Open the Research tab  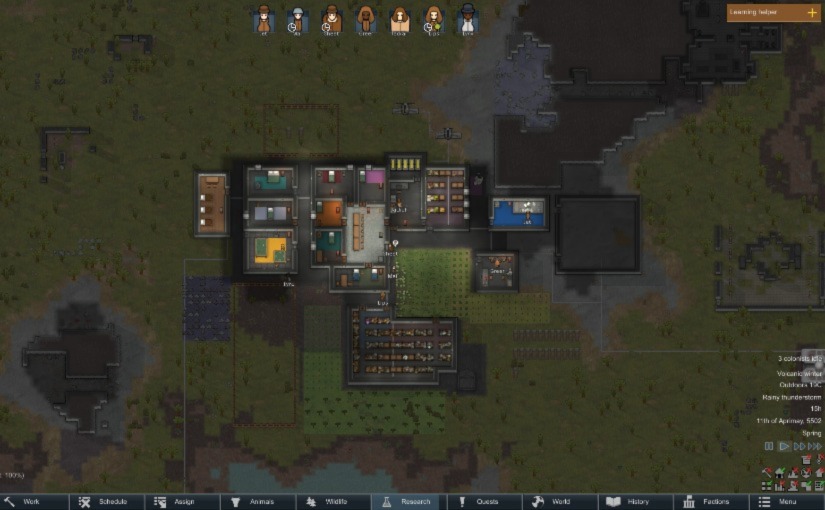pyautogui.click(x=410, y=501)
